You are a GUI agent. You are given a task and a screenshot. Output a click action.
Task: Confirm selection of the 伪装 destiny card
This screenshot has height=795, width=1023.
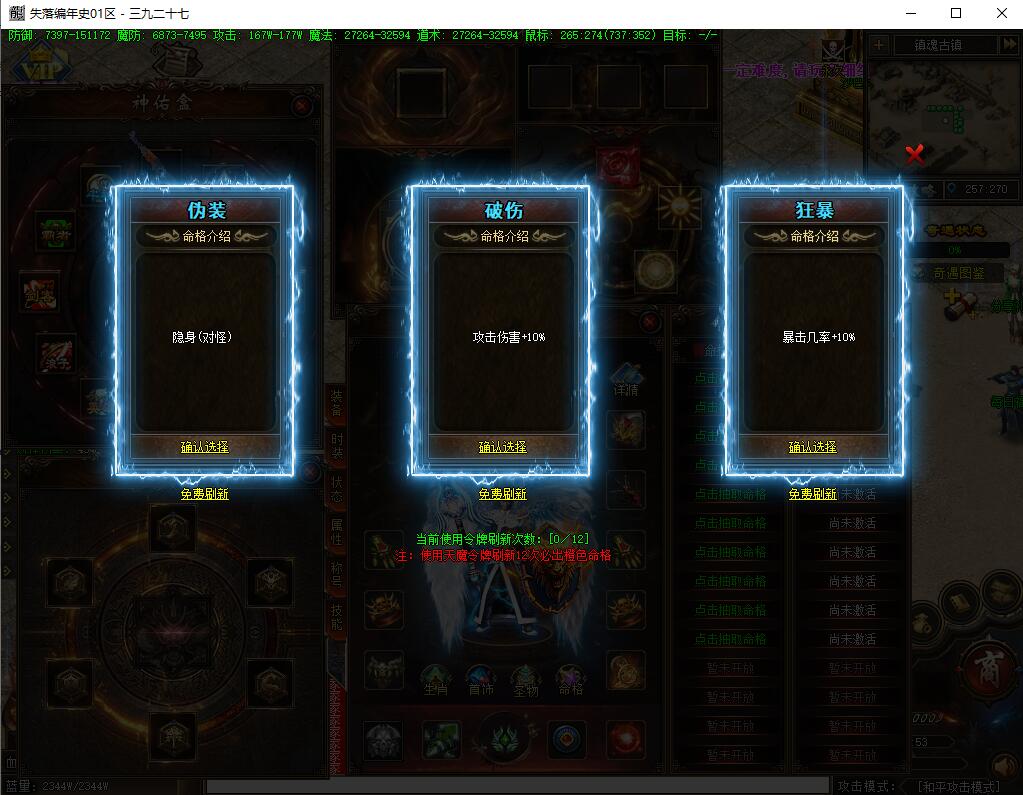pyautogui.click(x=205, y=447)
